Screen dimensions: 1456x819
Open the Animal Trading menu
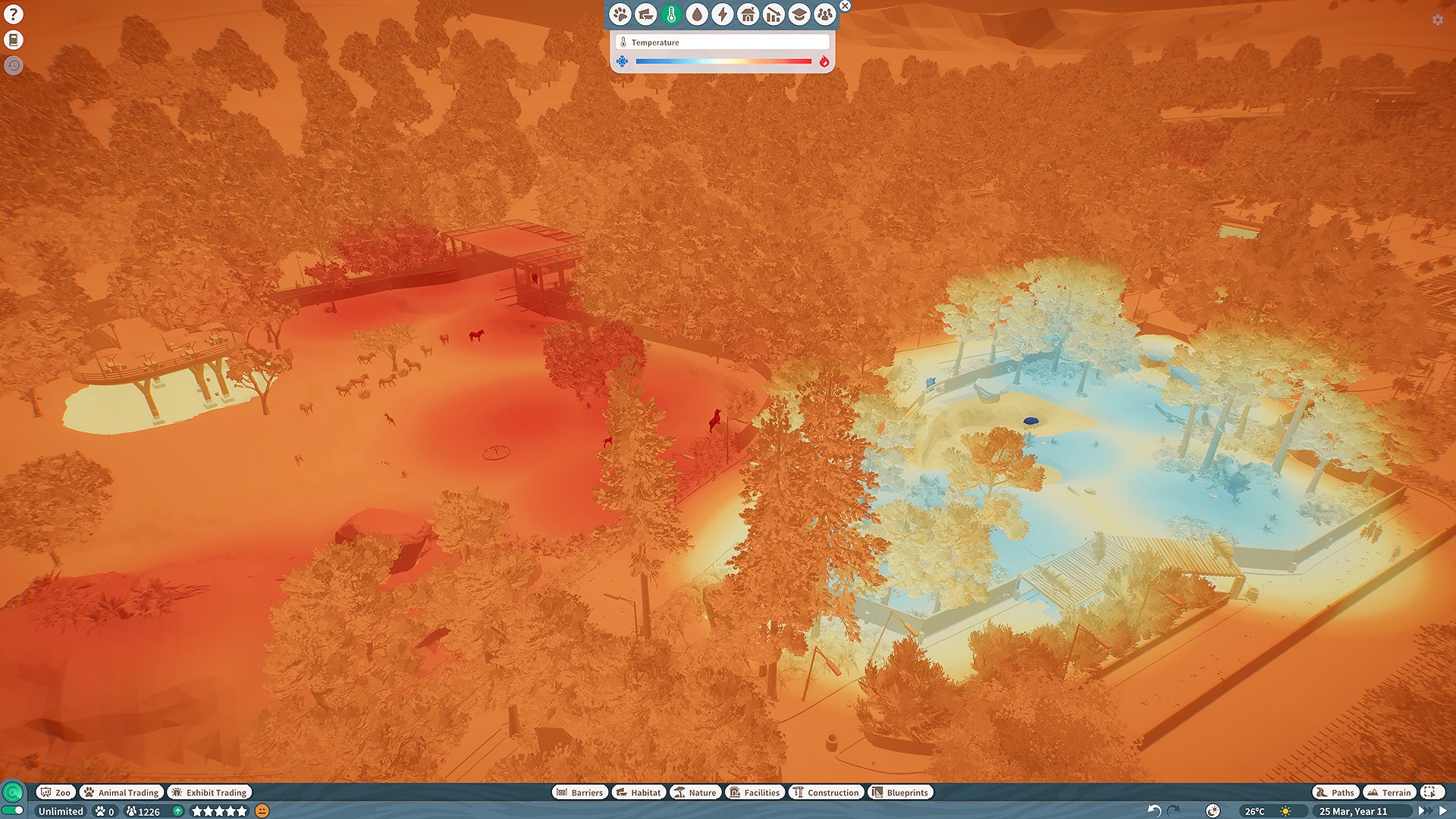(x=121, y=792)
